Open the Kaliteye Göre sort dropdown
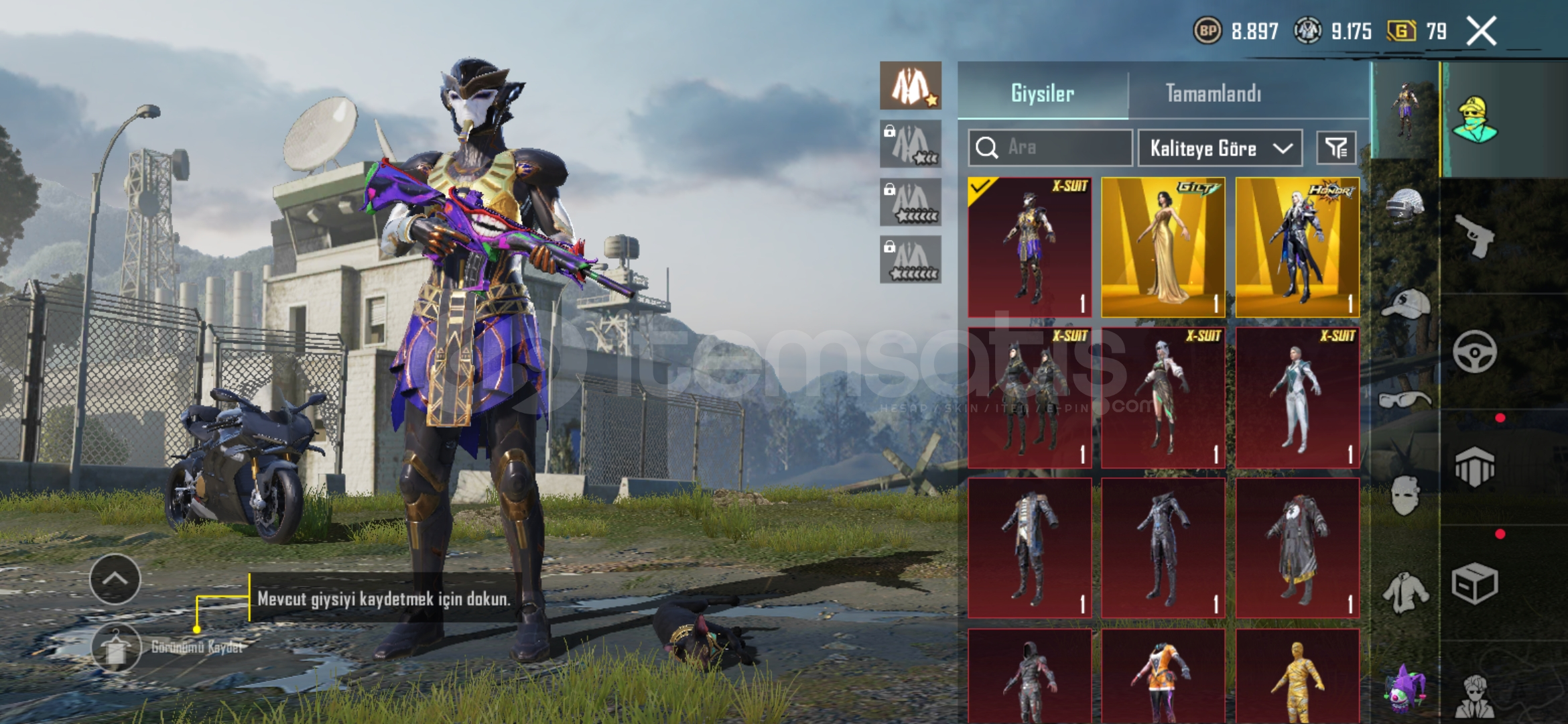This screenshot has width=1568, height=724. (1220, 147)
